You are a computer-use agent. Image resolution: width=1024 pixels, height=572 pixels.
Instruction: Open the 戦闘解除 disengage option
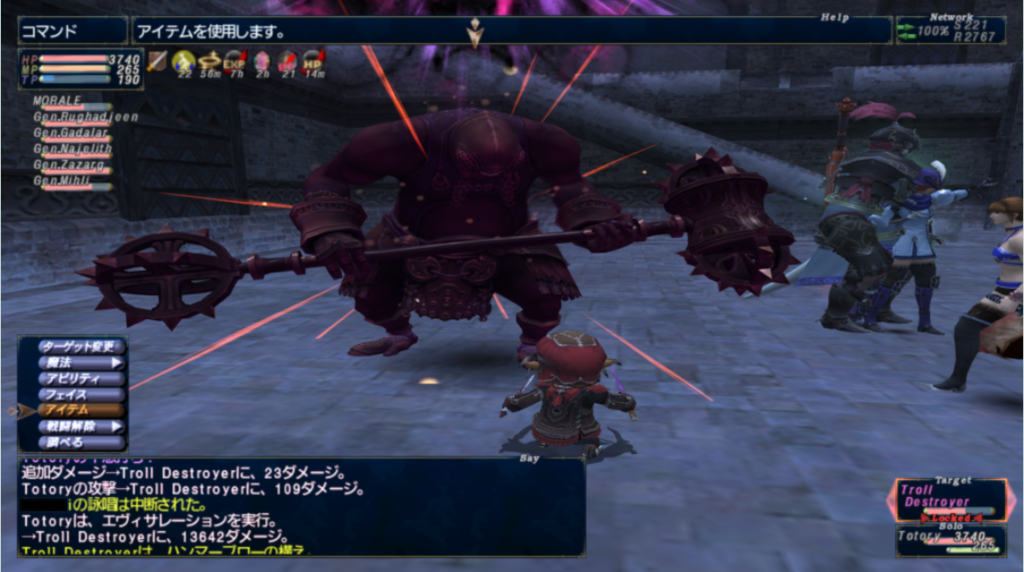76,426
